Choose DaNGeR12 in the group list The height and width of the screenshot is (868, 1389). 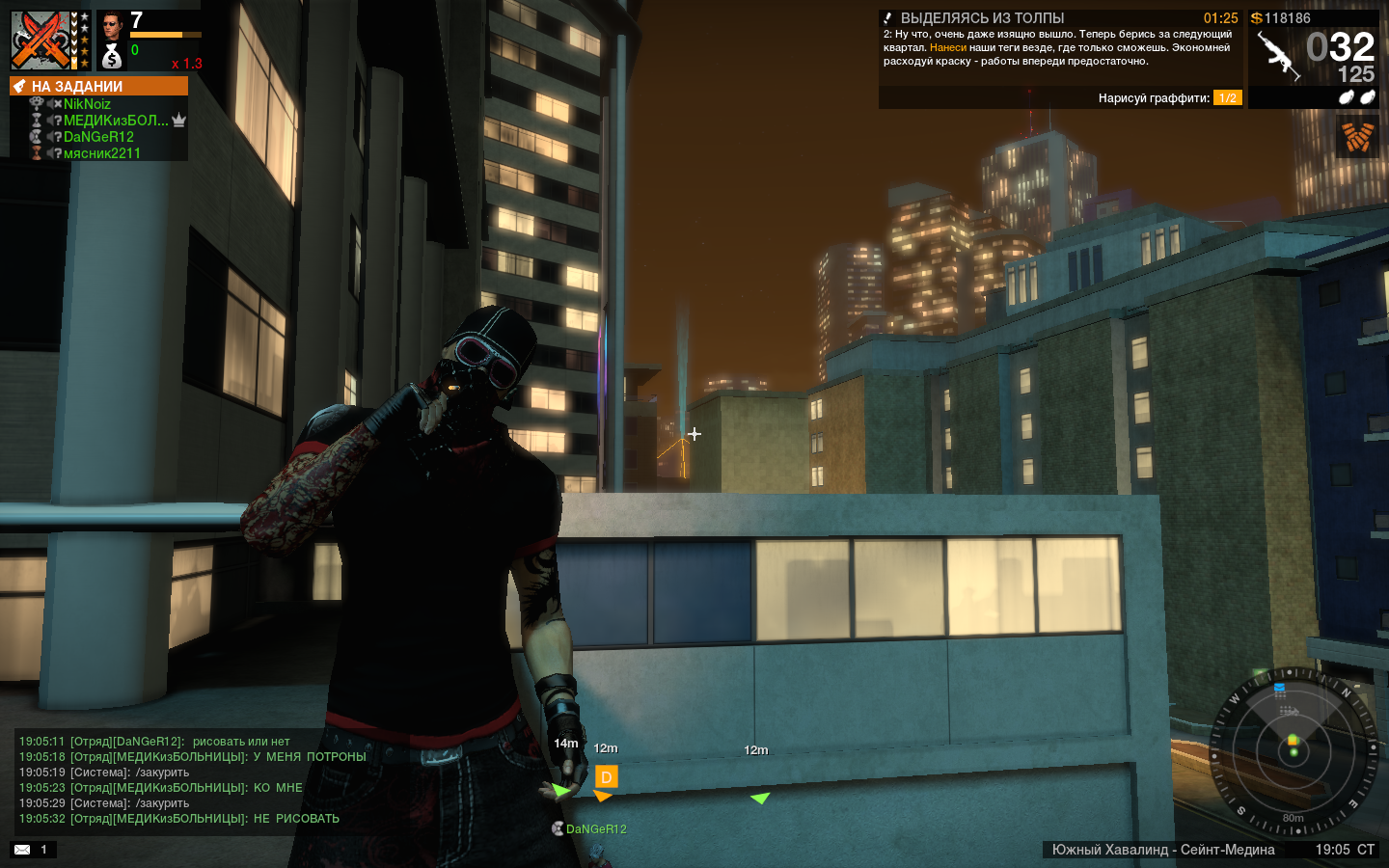tap(98, 137)
